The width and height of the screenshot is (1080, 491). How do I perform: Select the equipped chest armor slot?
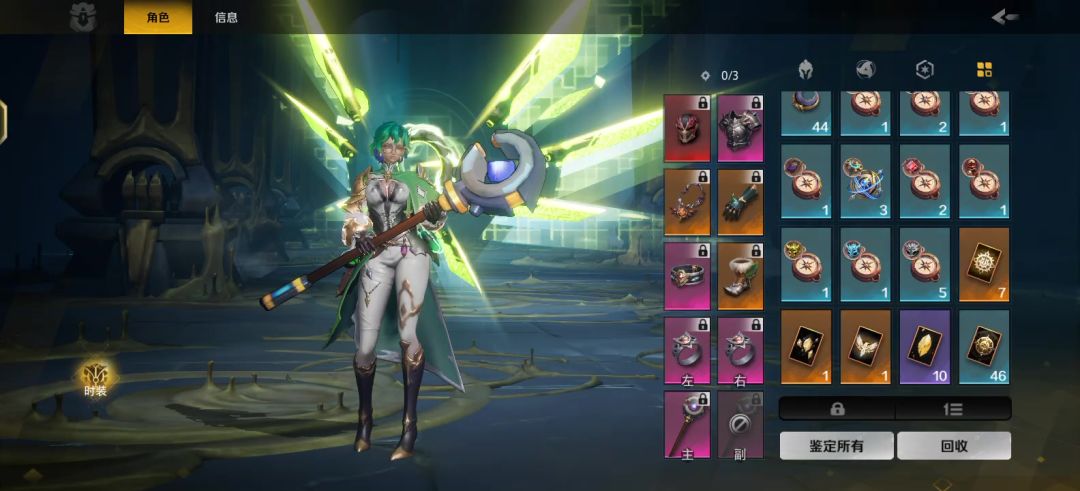(740, 128)
